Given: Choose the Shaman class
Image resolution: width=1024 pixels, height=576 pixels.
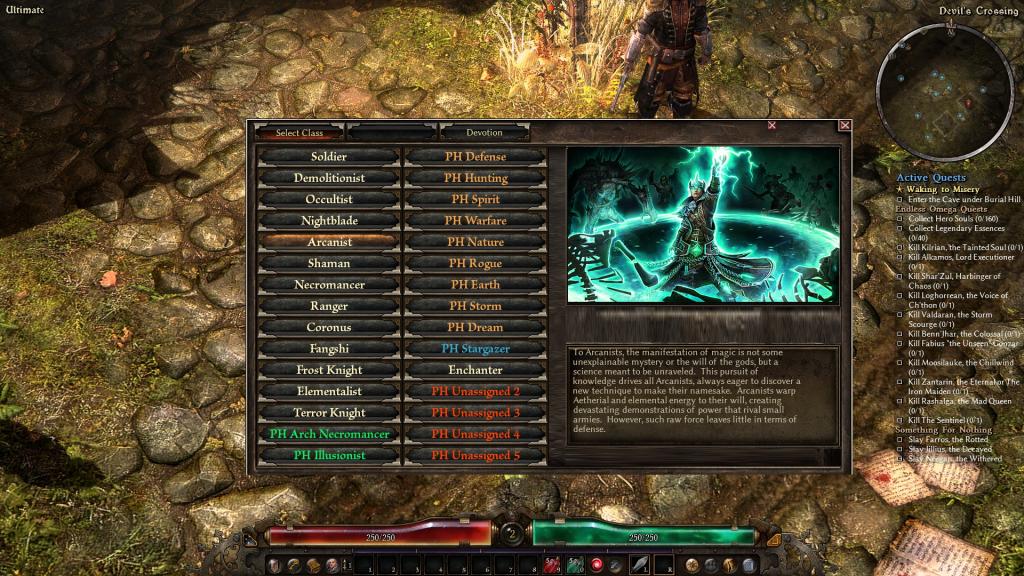Looking at the screenshot, I should point(329,263).
